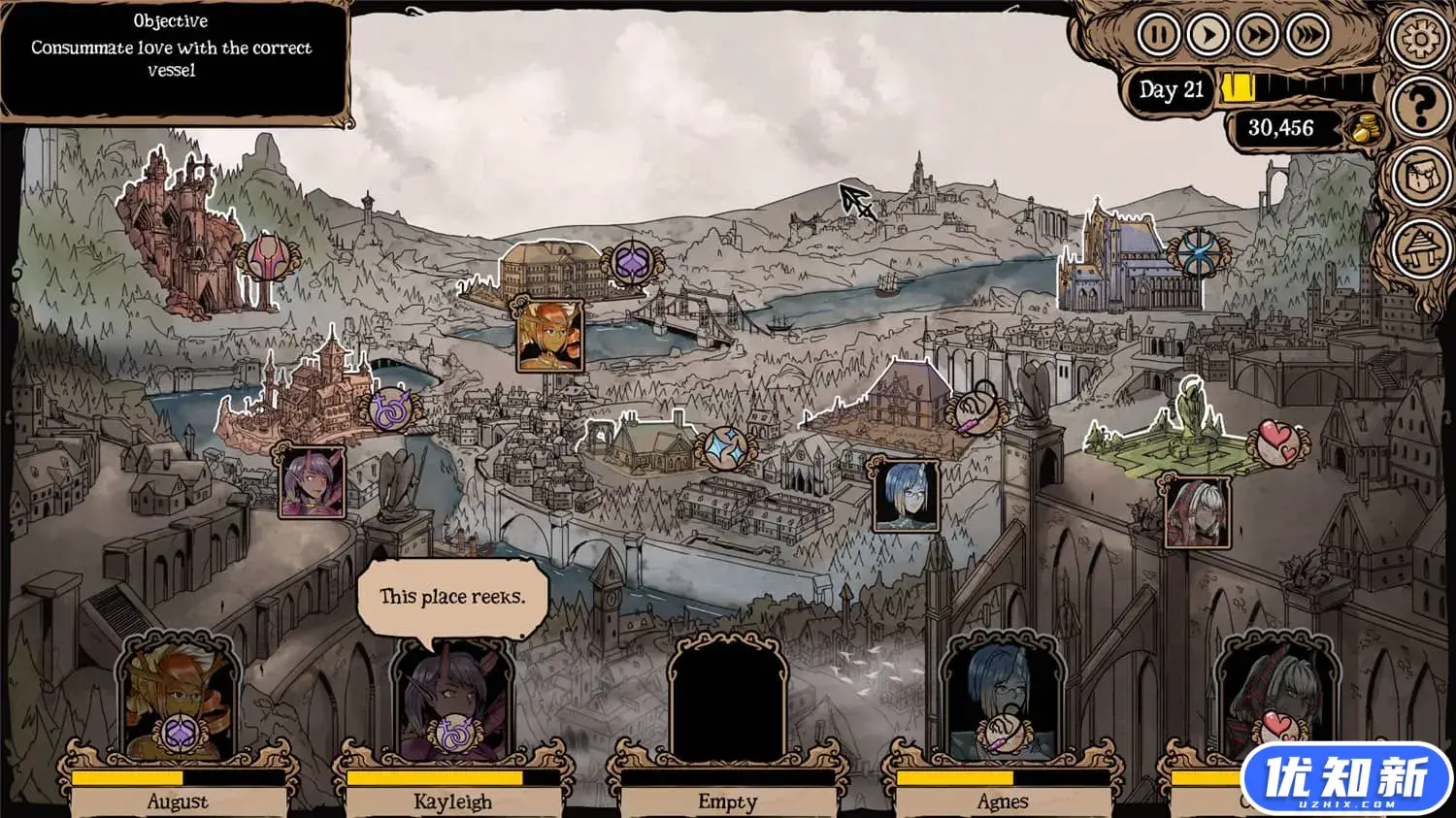Select Kayleigh's portrait on the map
The image size is (1456, 818).
pos(313,481)
